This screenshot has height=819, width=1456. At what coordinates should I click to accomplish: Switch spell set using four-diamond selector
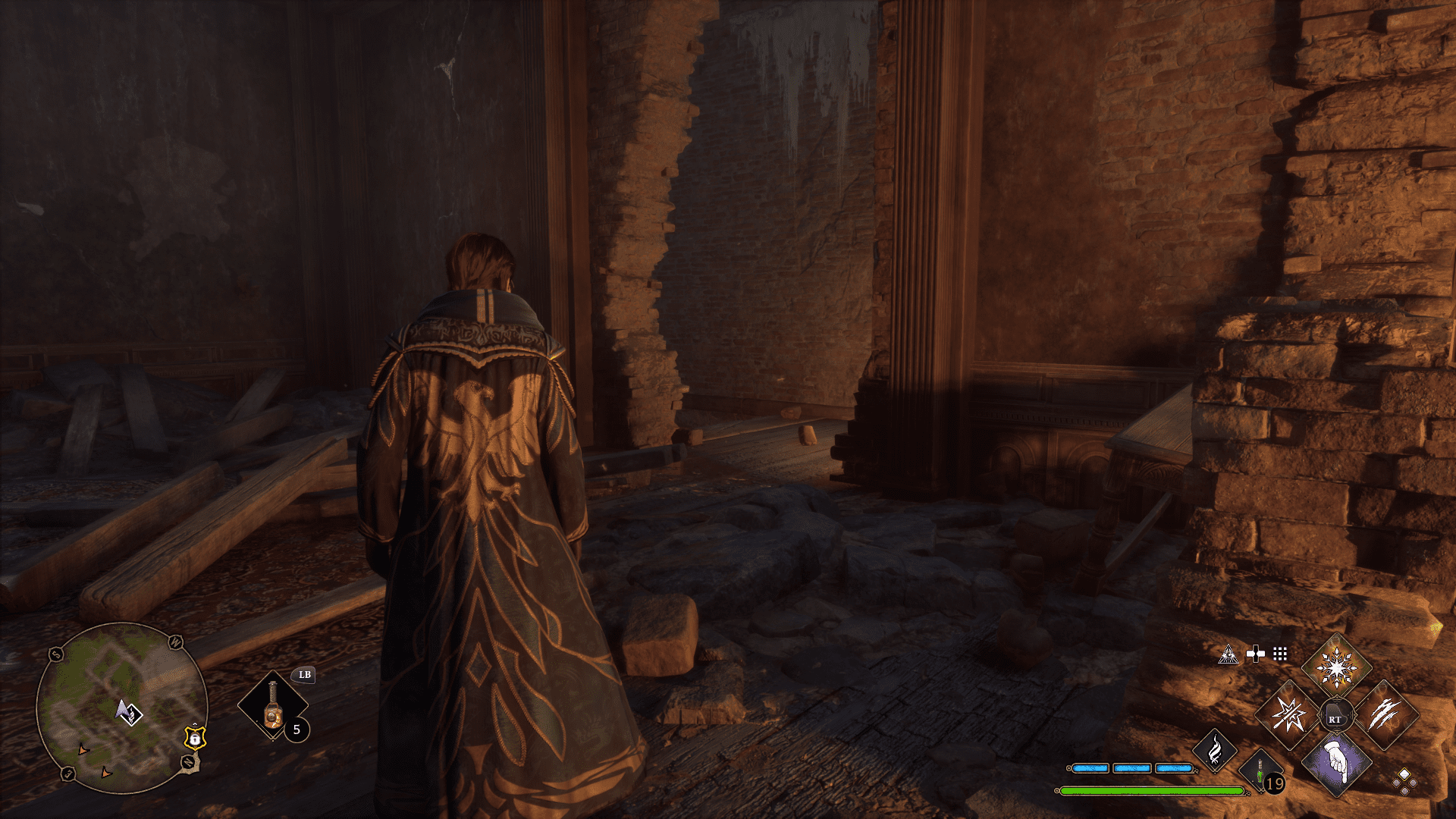[x=1404, y=781]
